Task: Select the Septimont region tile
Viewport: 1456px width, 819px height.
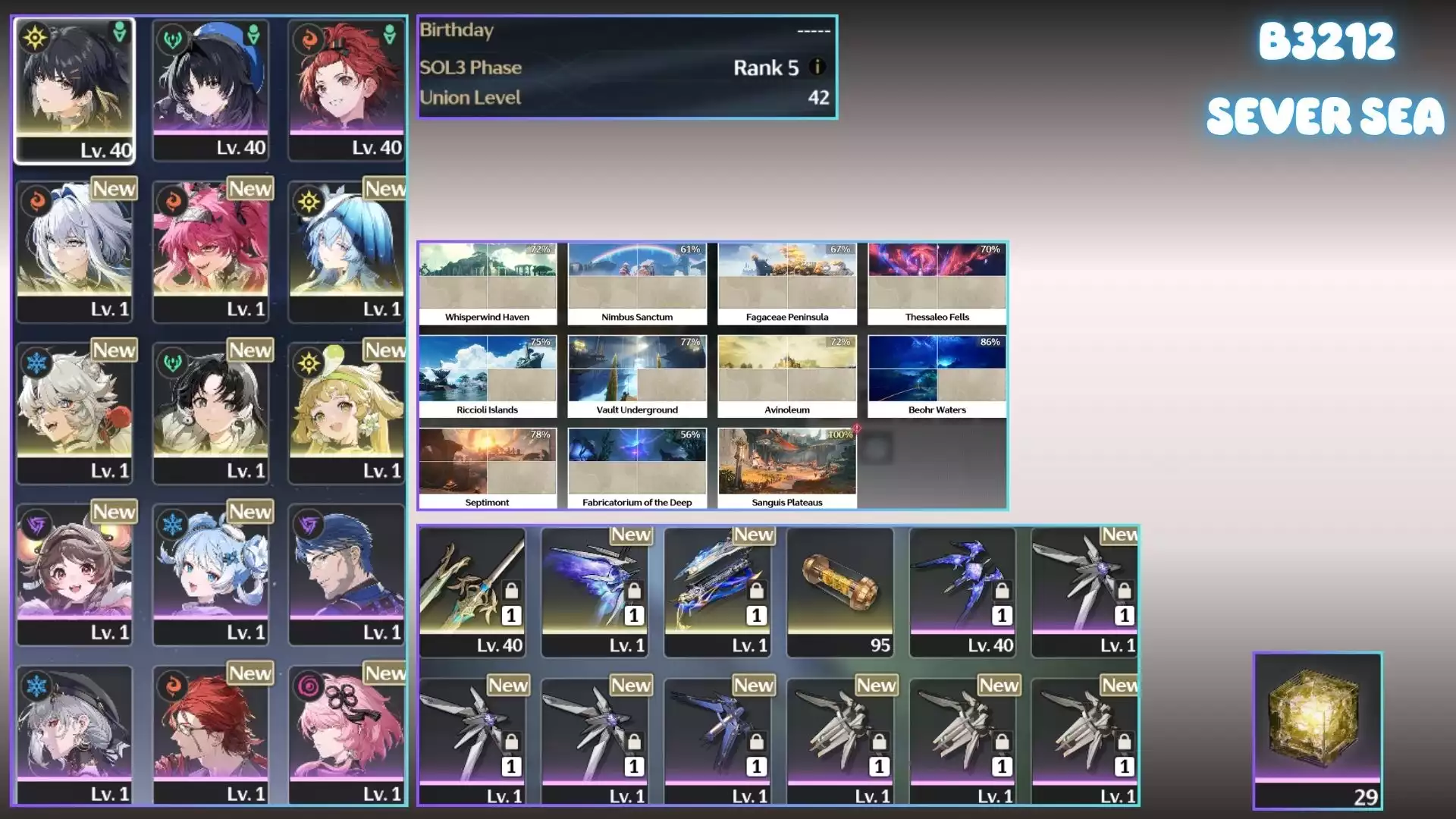Action: (x=487, y=469)
